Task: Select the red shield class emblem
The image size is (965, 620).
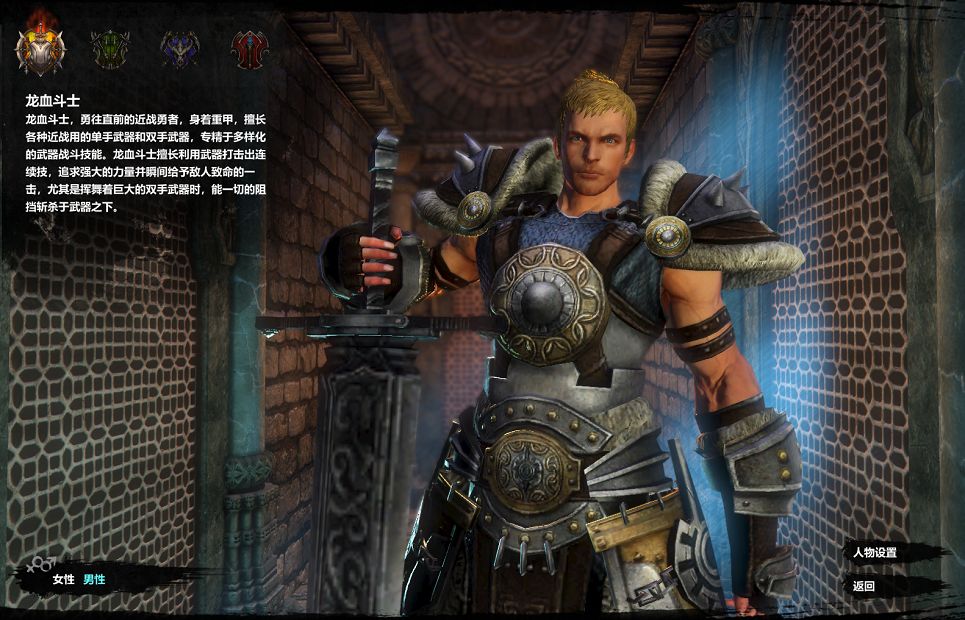Action: 249,48
